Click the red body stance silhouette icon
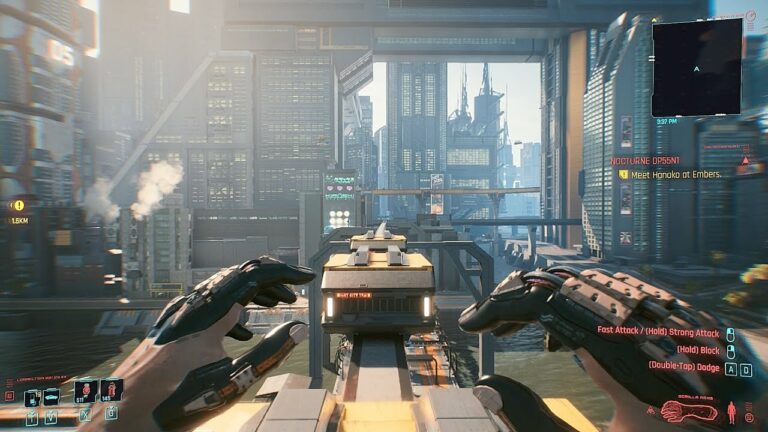 coord(732,411)
